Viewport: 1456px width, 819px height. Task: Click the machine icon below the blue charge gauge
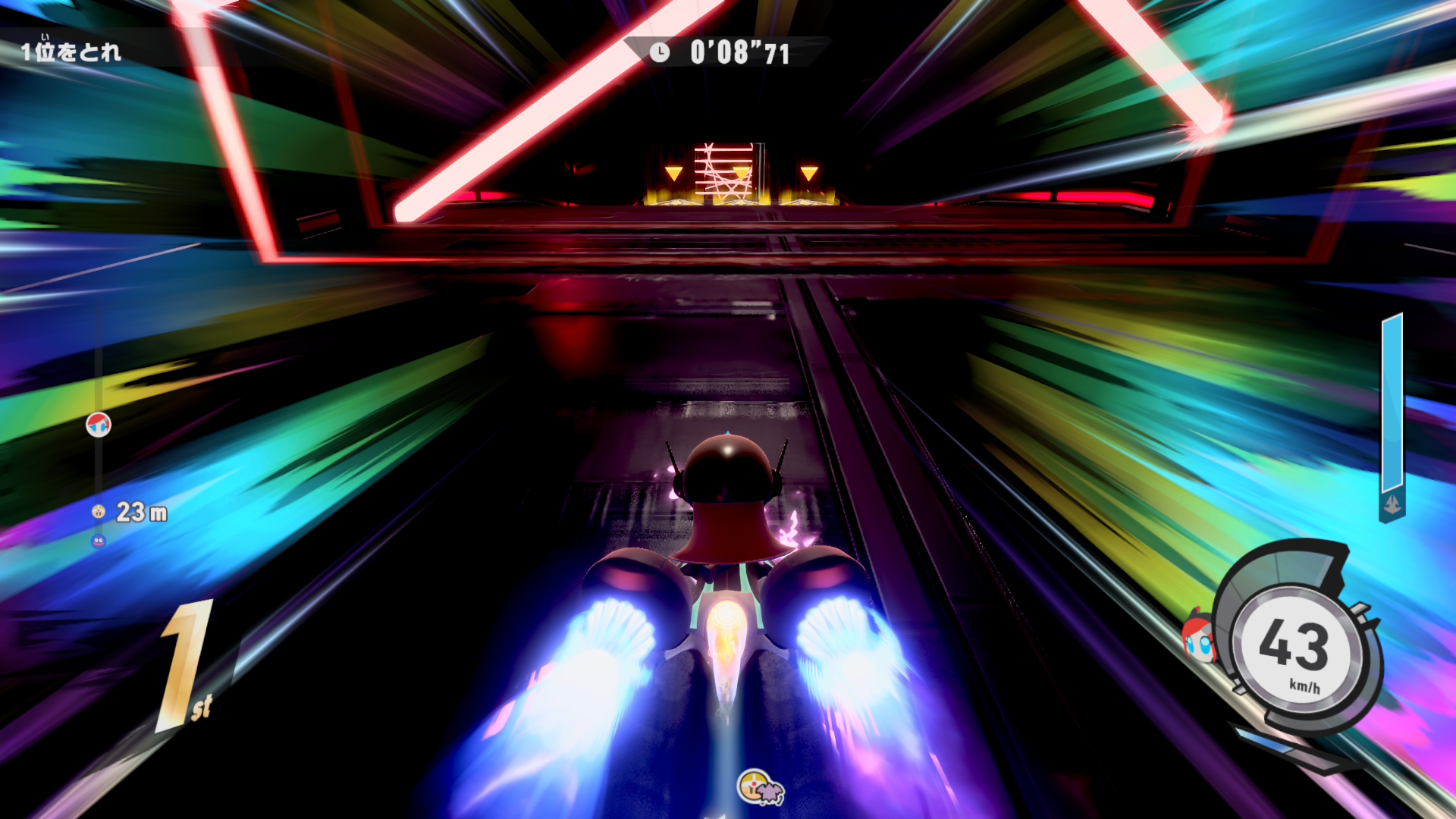[1392, 504]
